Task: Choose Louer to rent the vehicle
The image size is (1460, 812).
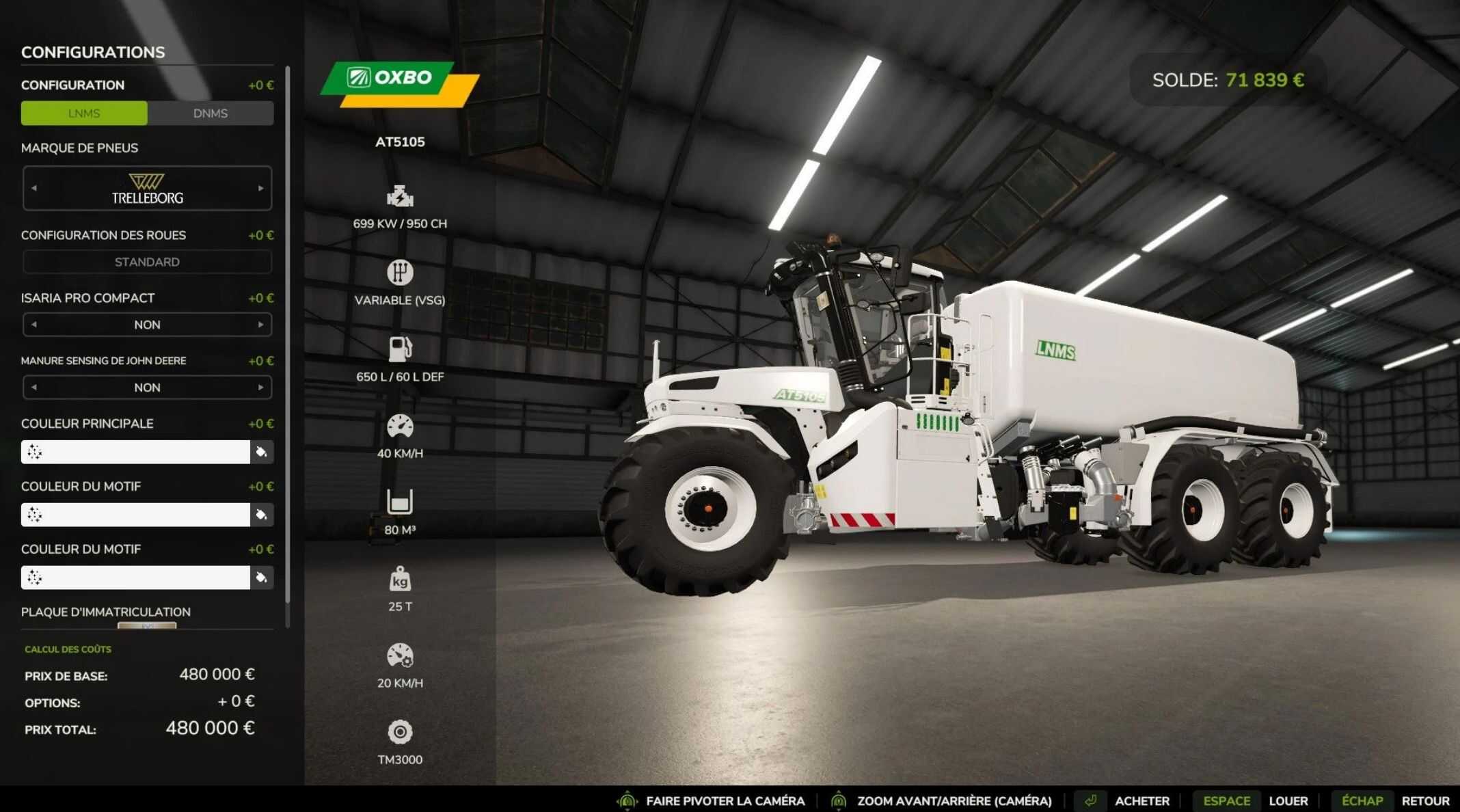Action: [1288, 801]
